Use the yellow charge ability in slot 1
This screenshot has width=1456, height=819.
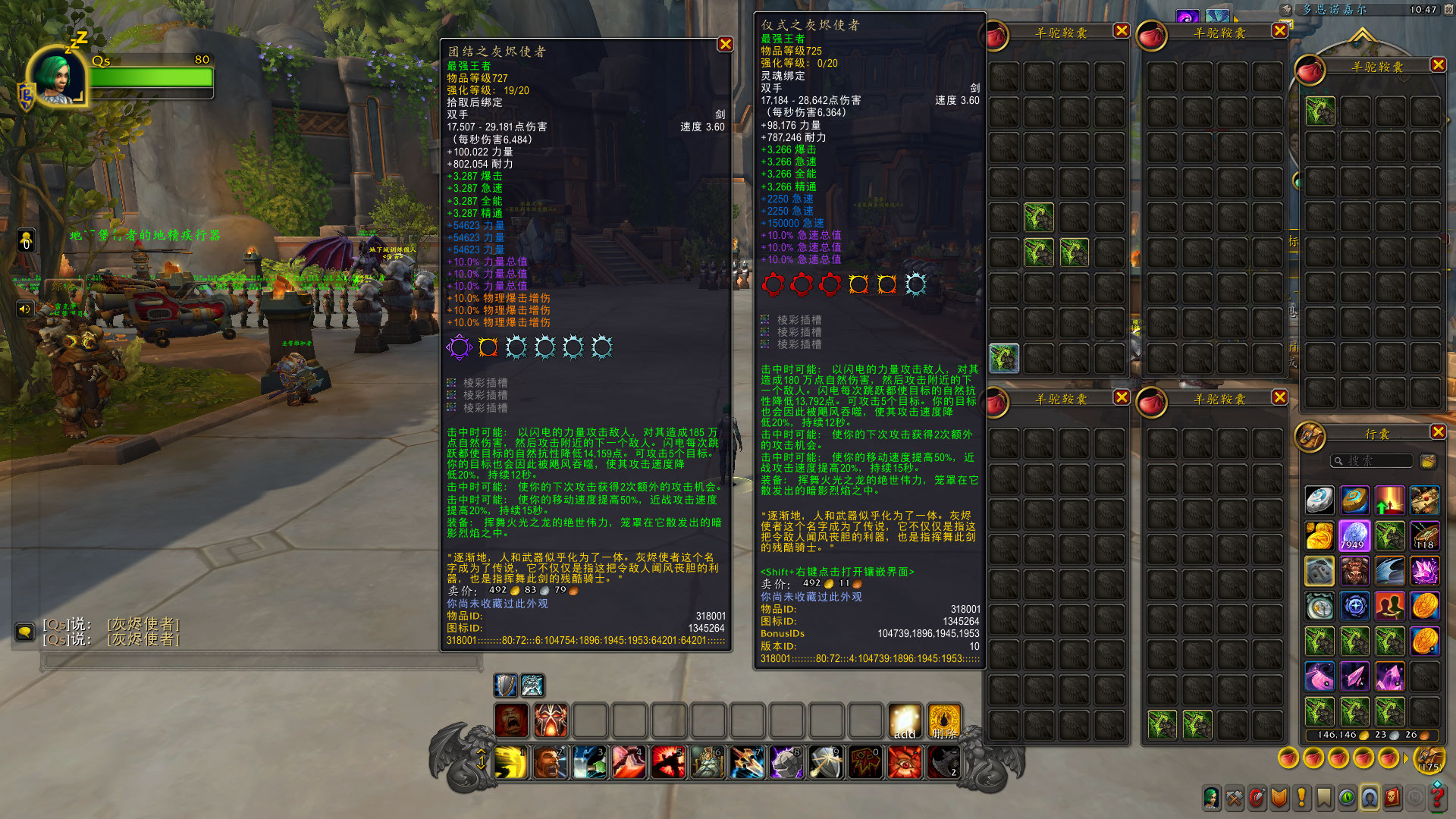[x=511, y=762]
